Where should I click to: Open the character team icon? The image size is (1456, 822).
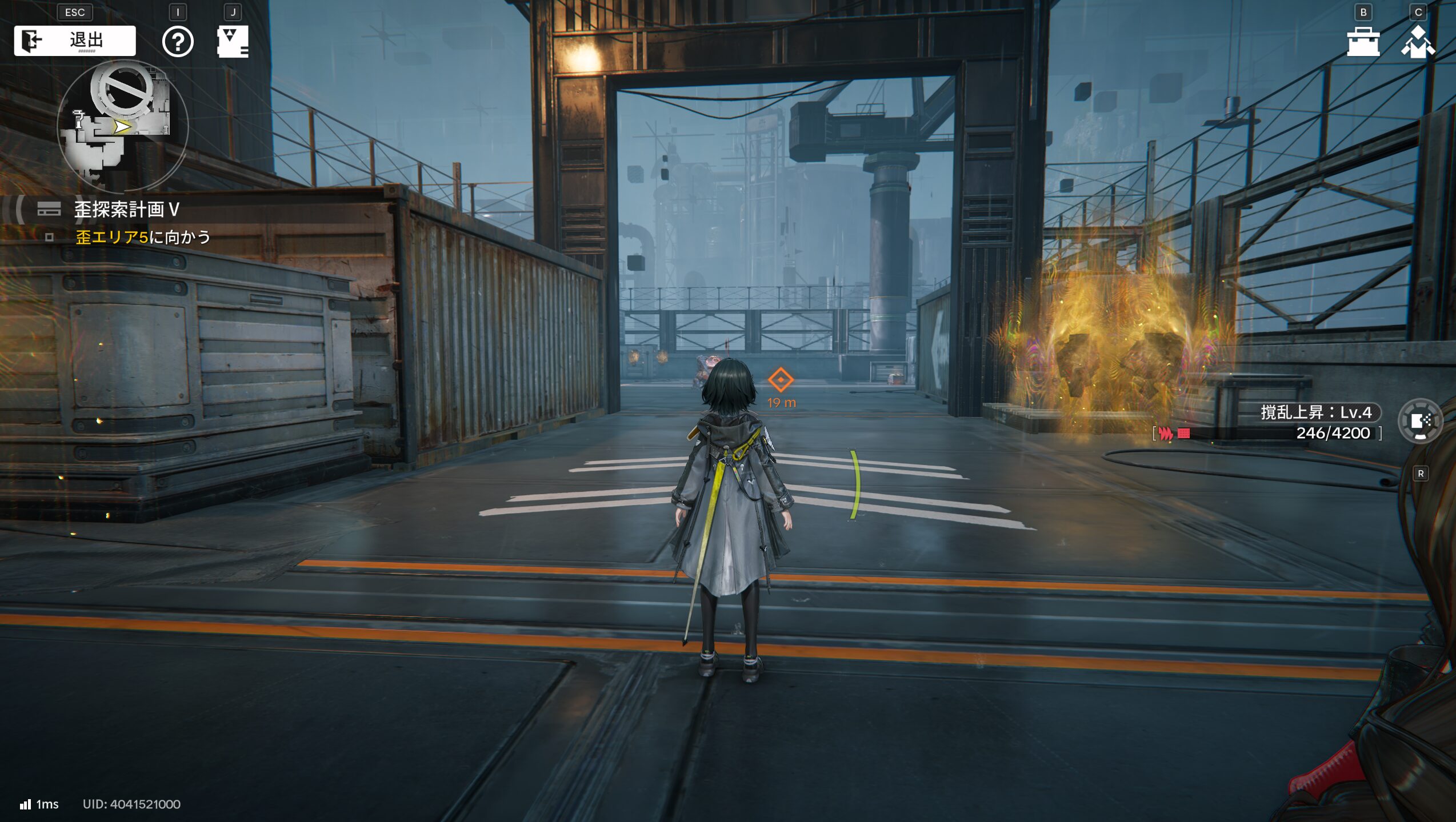click(x=1418, y=42)
